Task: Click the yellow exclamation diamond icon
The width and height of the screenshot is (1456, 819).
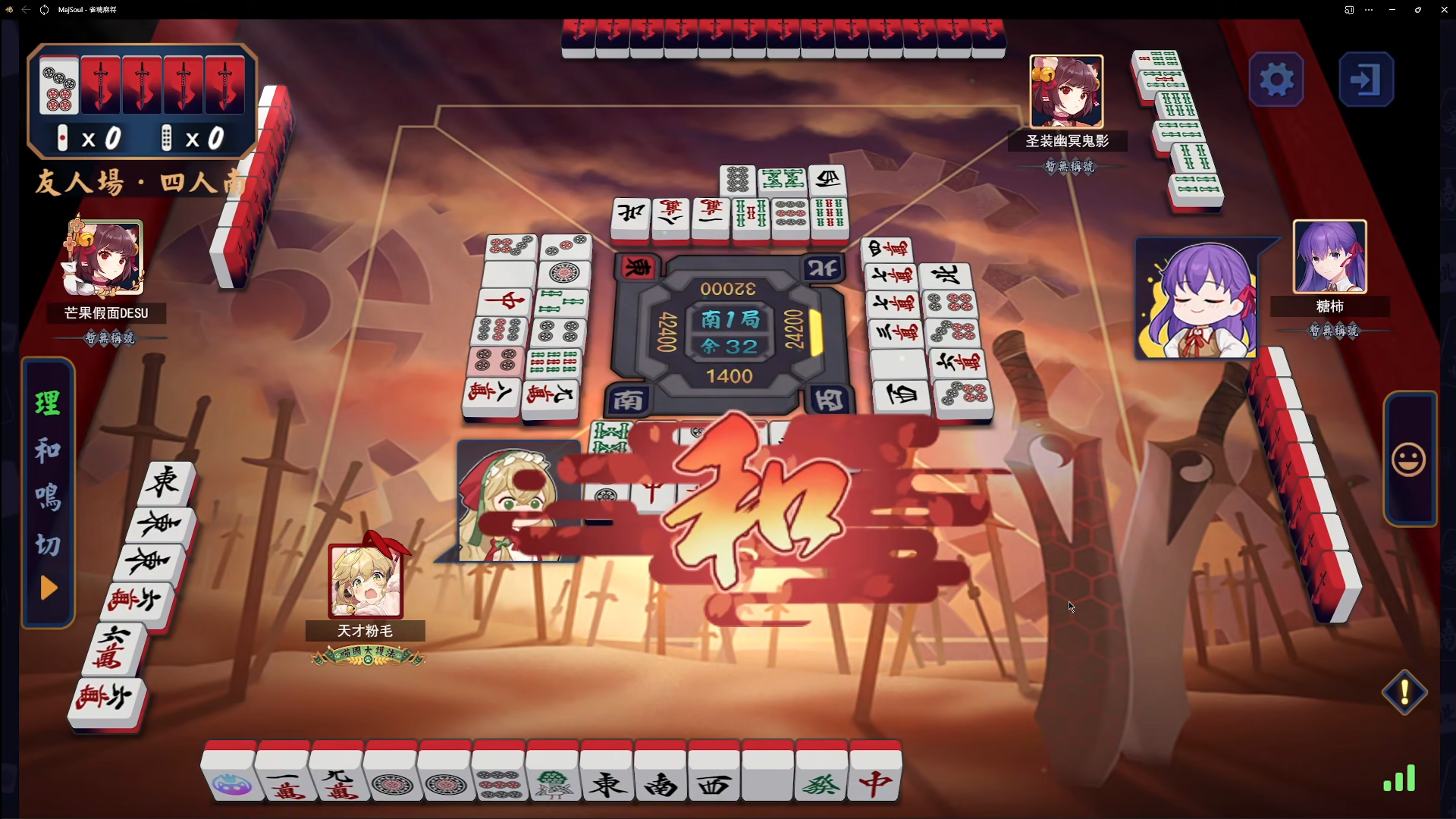Action: click(1404, 692)
